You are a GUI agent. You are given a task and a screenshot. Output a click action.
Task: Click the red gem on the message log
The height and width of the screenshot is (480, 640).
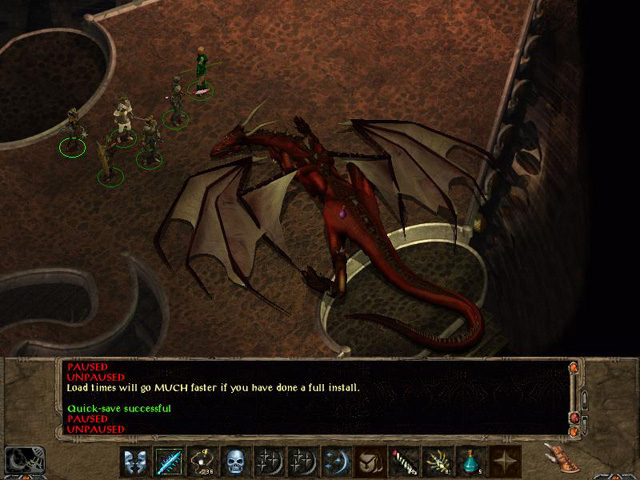573,416
